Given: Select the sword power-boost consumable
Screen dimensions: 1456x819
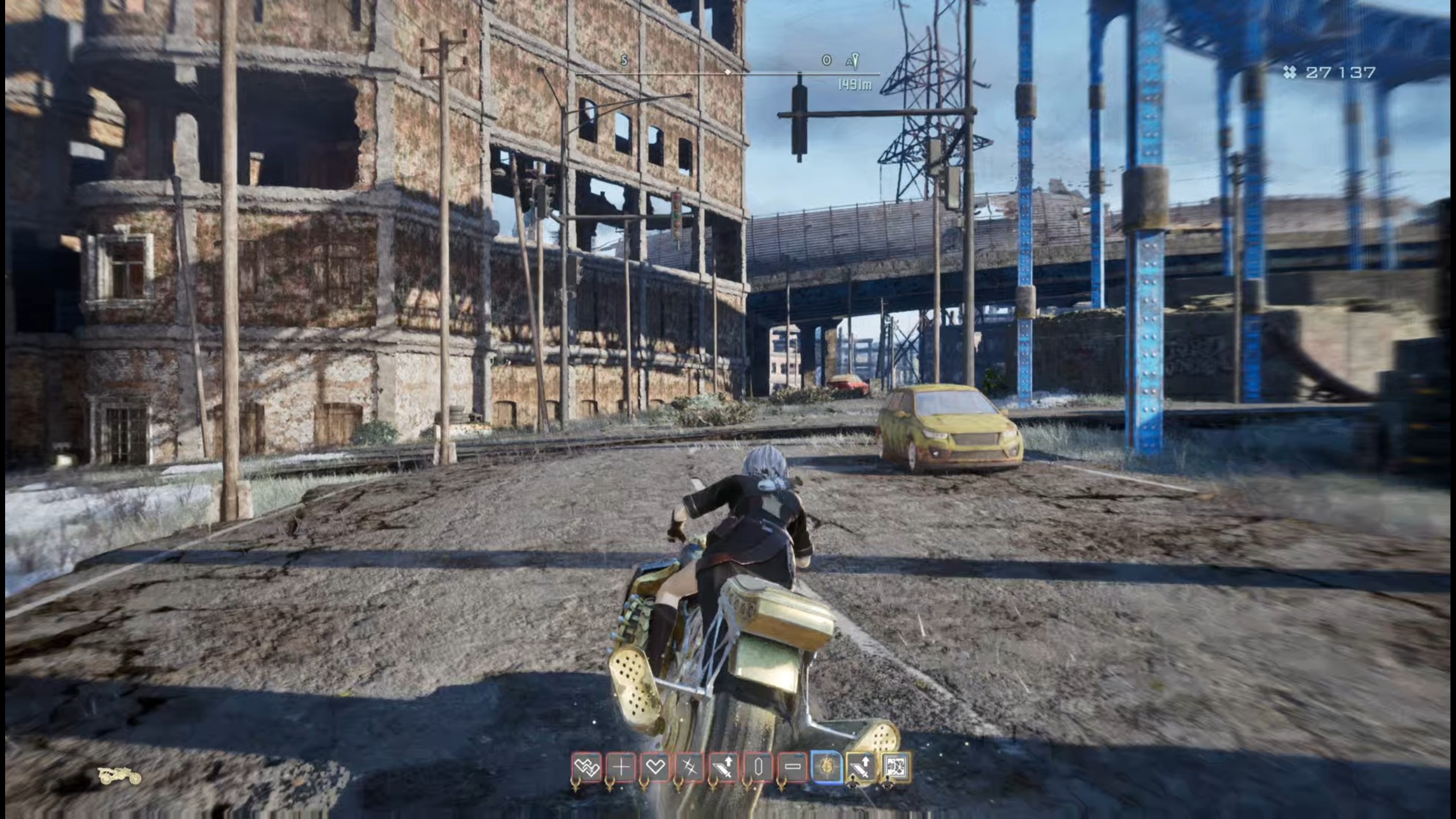Looking at the screenshot, I should point(722,767).
